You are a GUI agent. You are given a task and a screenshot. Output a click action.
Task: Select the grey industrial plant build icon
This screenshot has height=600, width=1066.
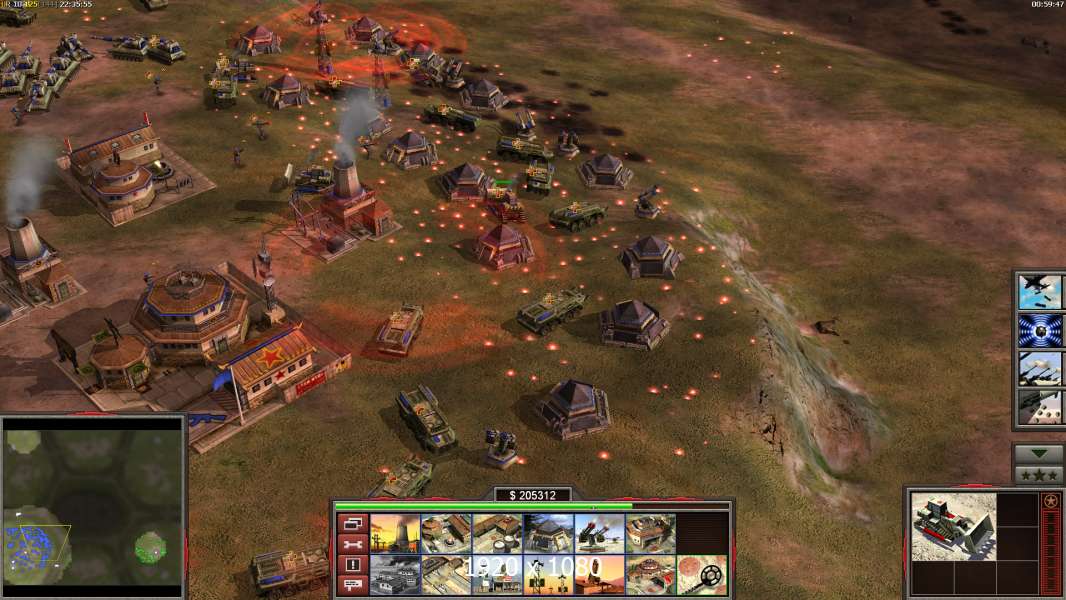(395, 574)
